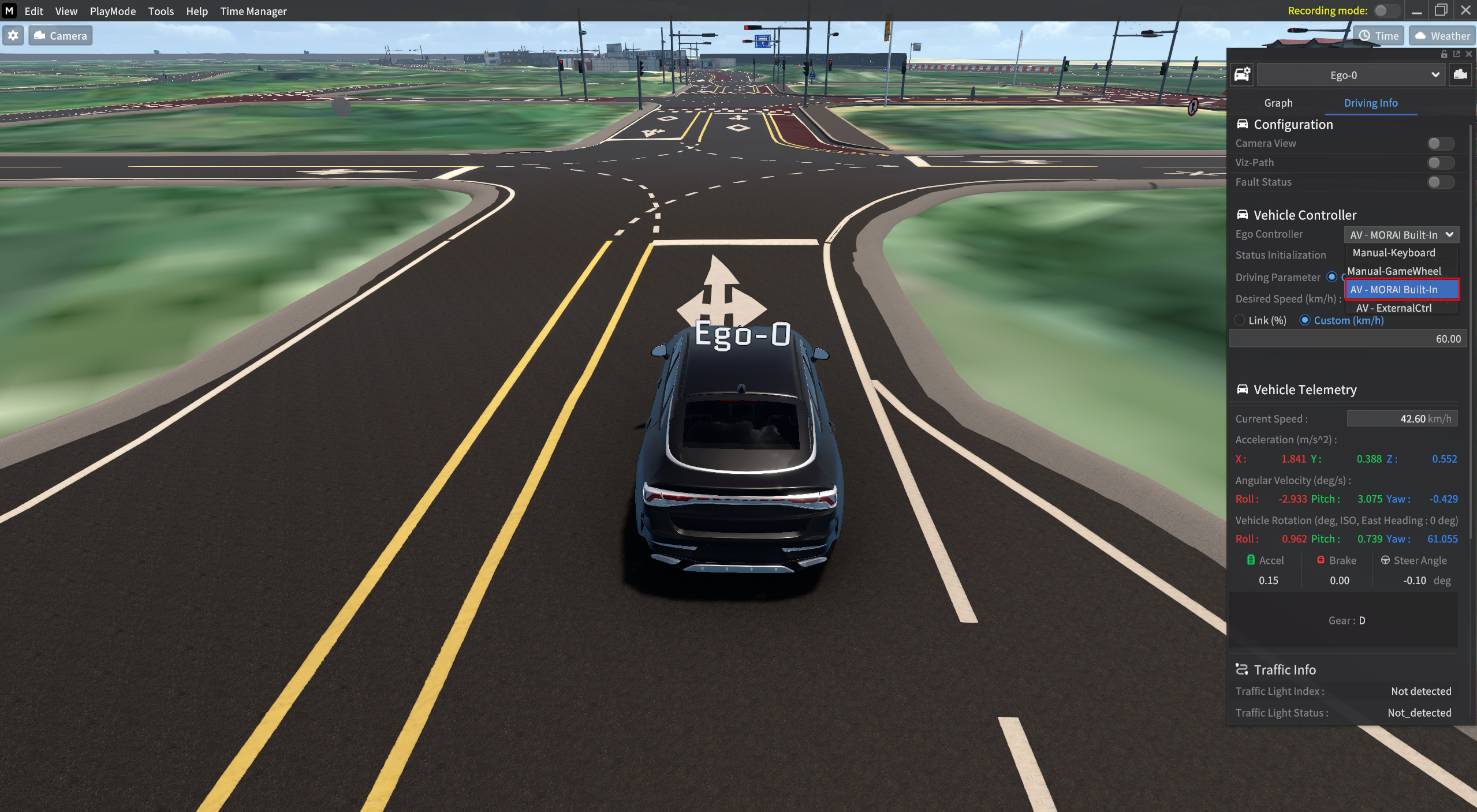This screenshot has height=812, width=1477.
Task: Click the settings gear below the menu bar
Action: coord(13,35)
